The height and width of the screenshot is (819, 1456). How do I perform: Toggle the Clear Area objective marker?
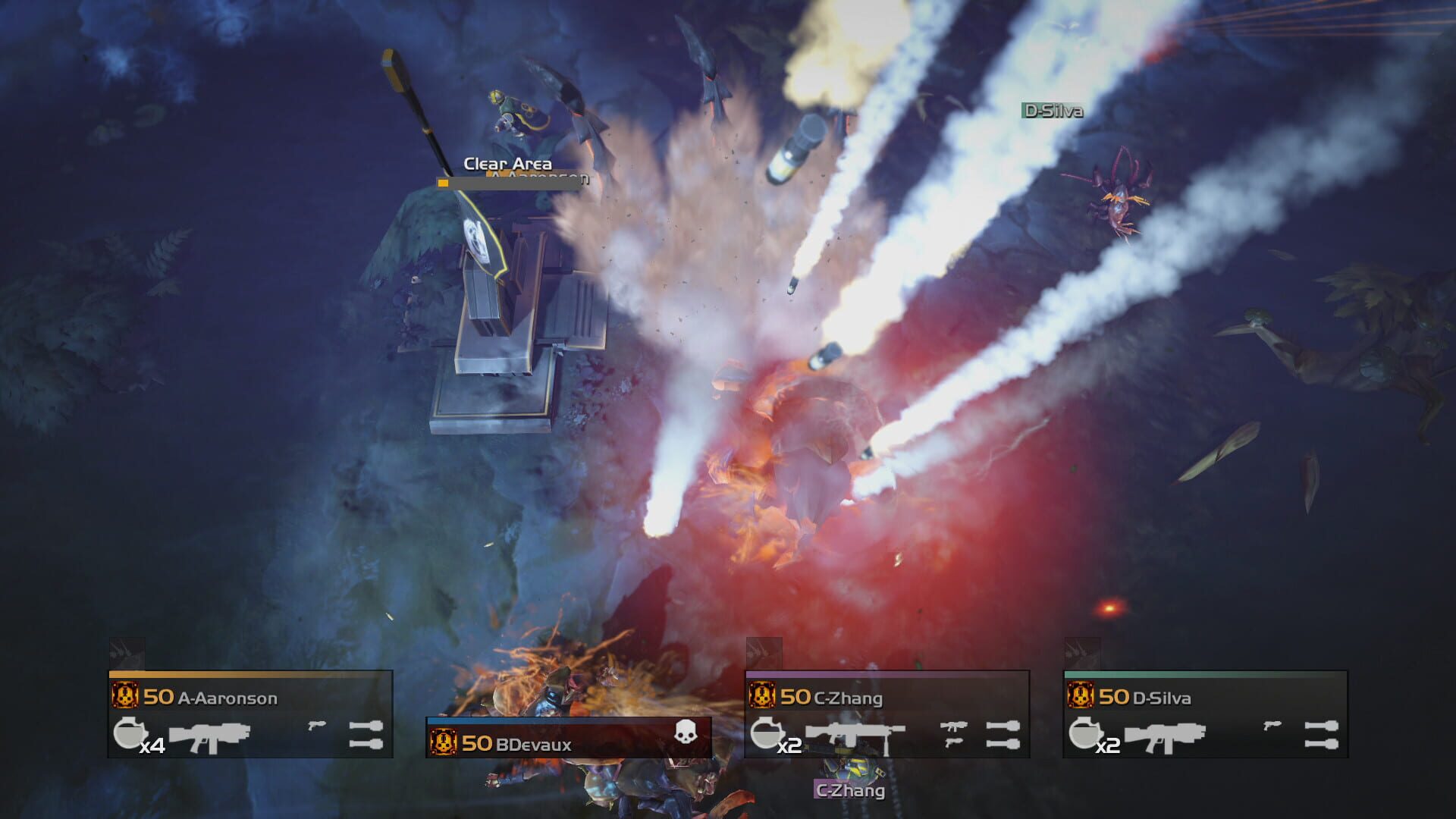507,163
